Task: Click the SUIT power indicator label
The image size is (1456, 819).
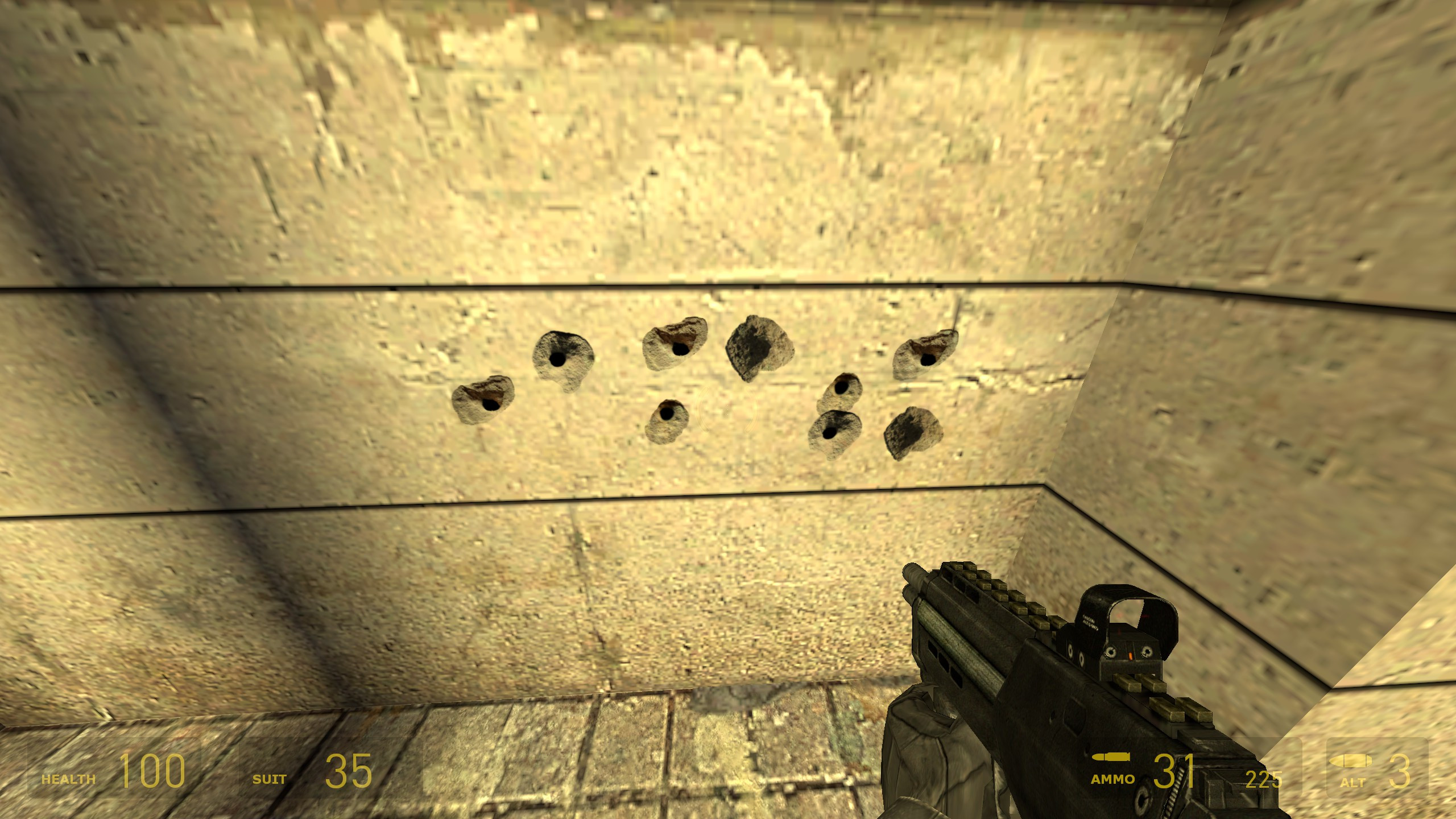Action: coord(271,779)
